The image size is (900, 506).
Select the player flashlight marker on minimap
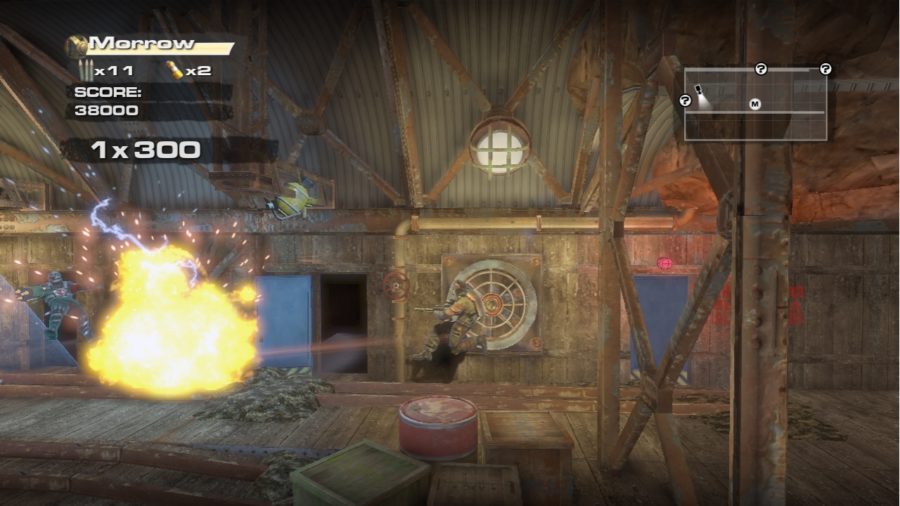701,92
